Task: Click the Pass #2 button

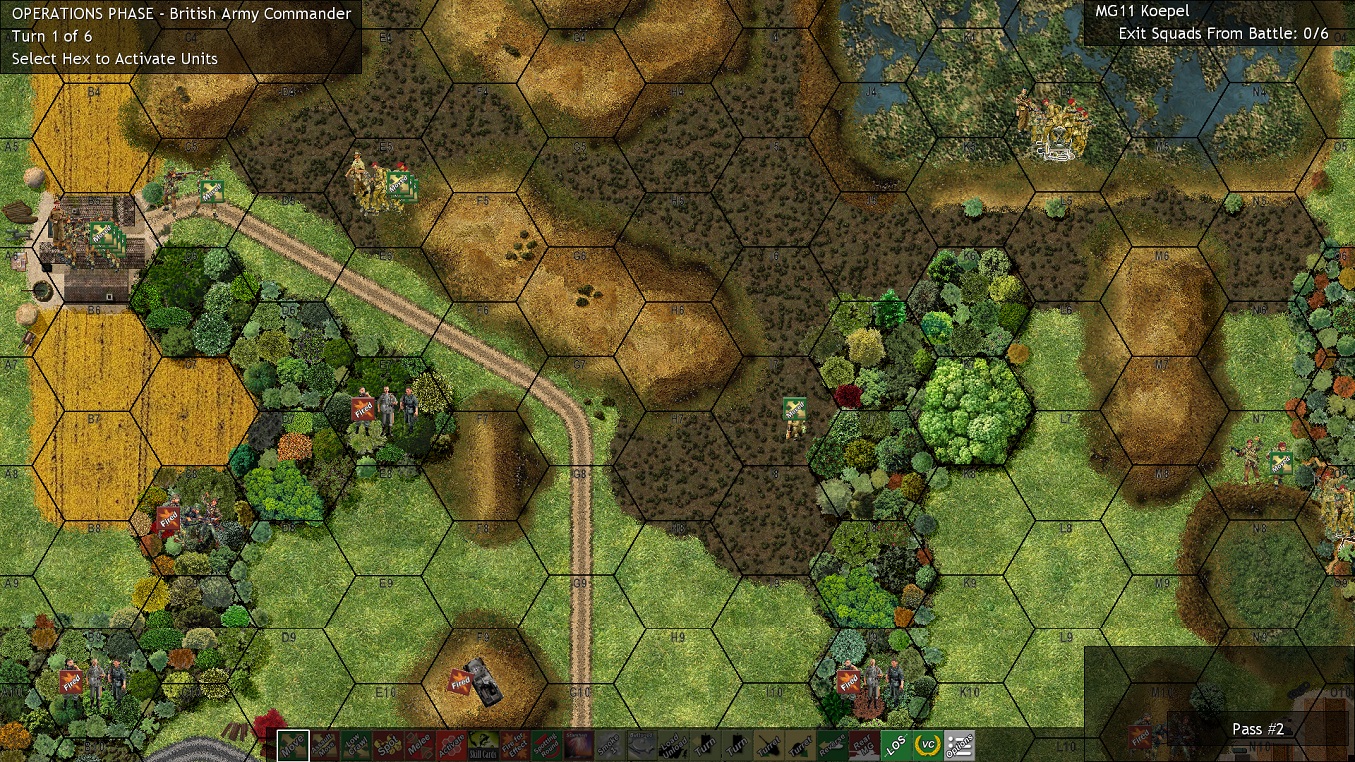Action: point(1258,729)
